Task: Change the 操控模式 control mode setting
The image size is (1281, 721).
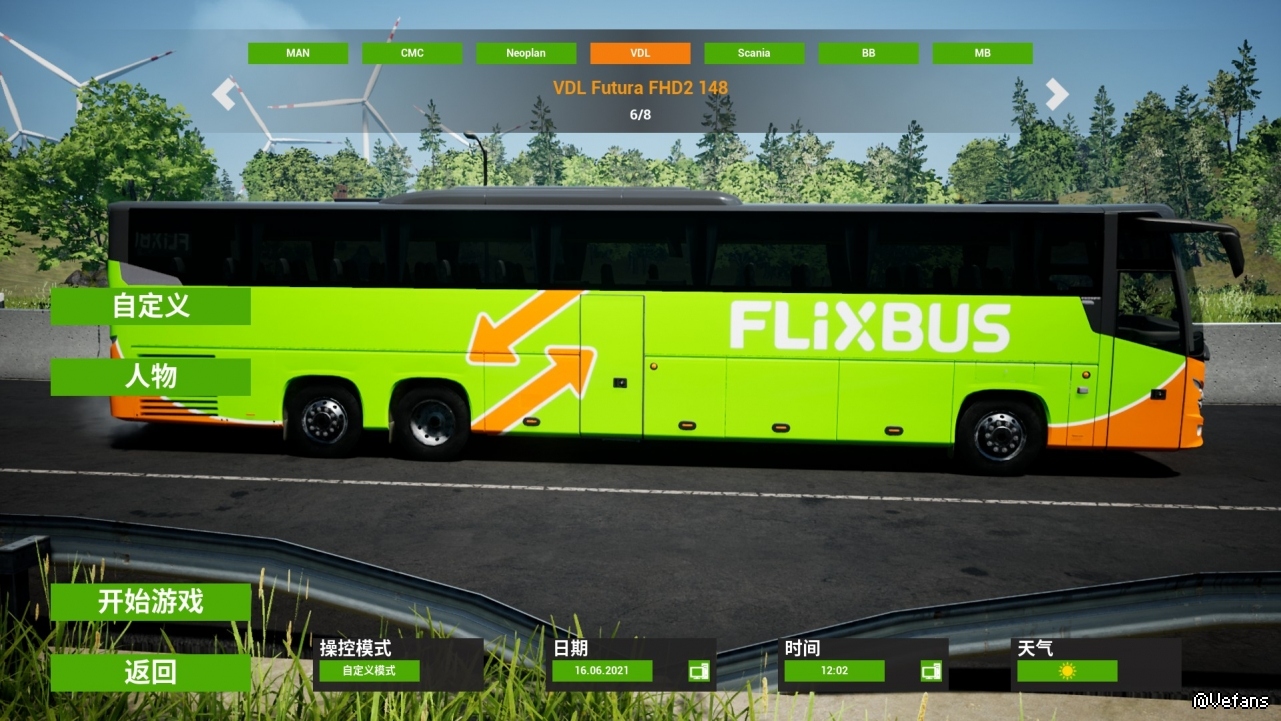Action: [370, 671]
